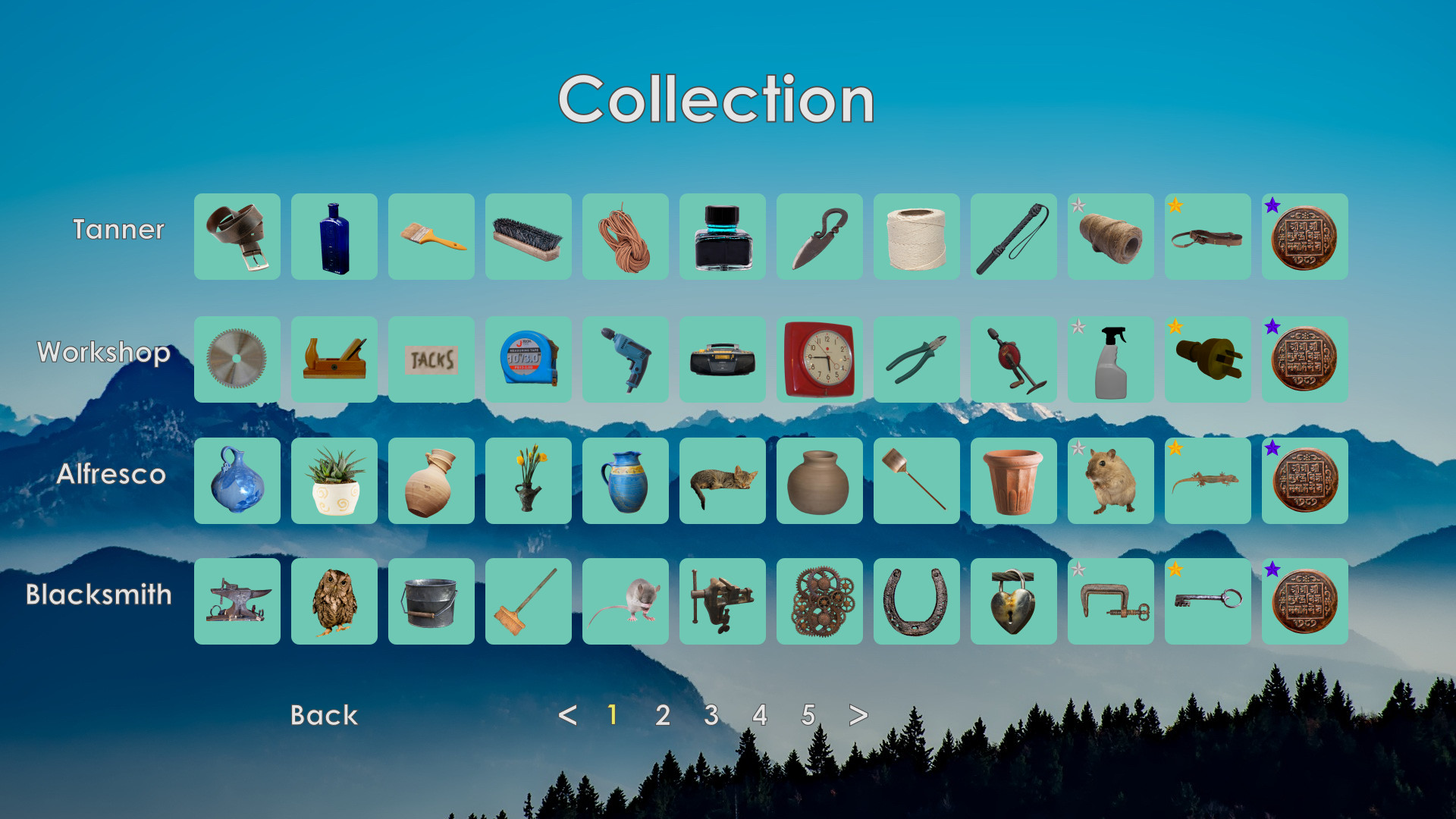Screen dimensions: 1456x819
Task: Click the blue bottle in Tanner collection
Action: (x=334, y=237)
